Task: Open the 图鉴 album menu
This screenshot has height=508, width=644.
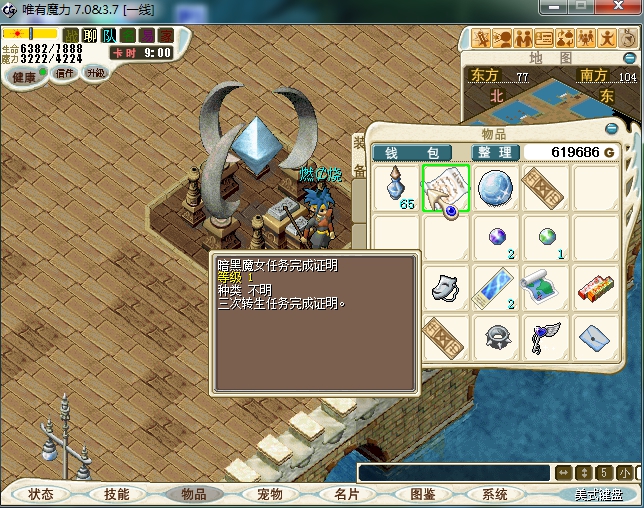Action: 422,494
